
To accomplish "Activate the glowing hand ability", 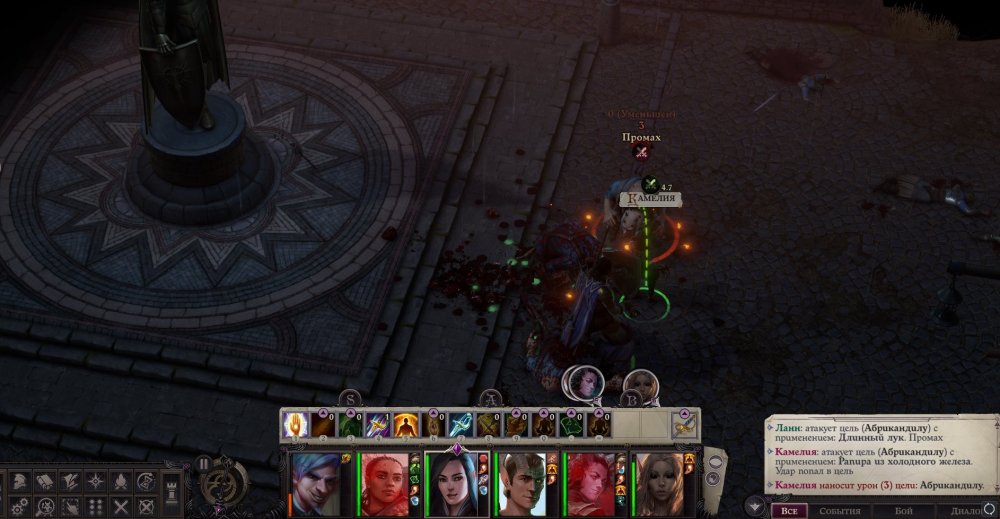I will point(295,424).
